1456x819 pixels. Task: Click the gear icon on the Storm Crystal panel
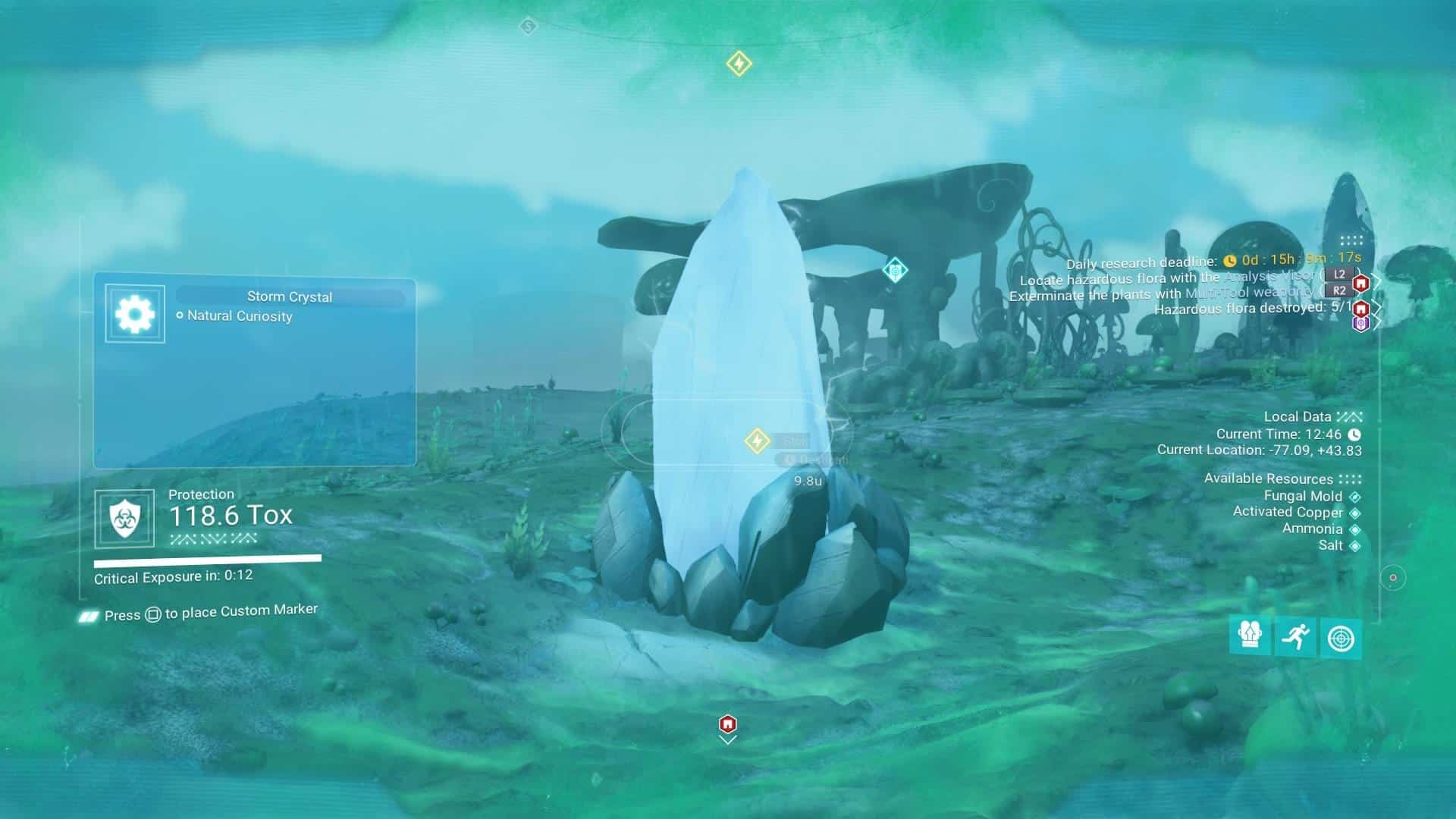[133, 312]
